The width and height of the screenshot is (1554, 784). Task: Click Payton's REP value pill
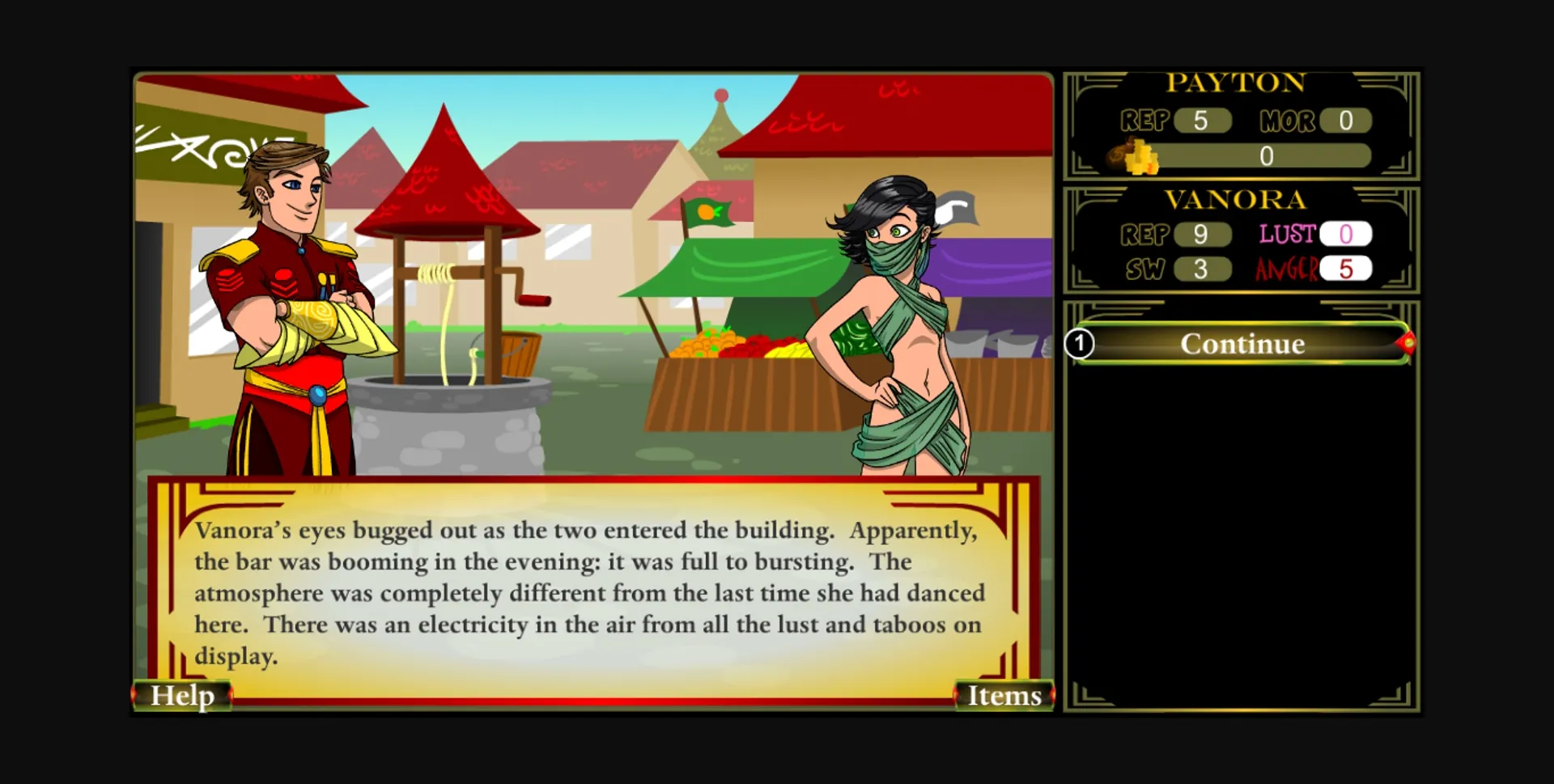click(1202, 120)
